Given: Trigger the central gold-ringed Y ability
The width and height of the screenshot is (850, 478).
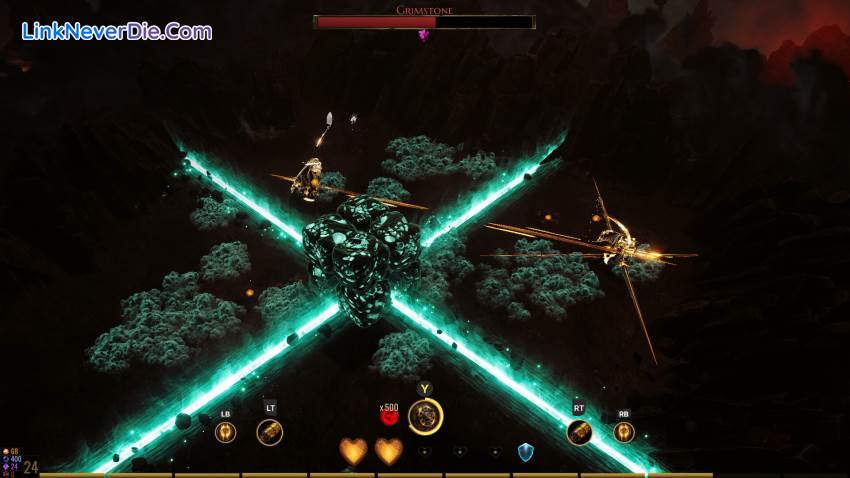Looking at the screenshot, I should [426, 416].
